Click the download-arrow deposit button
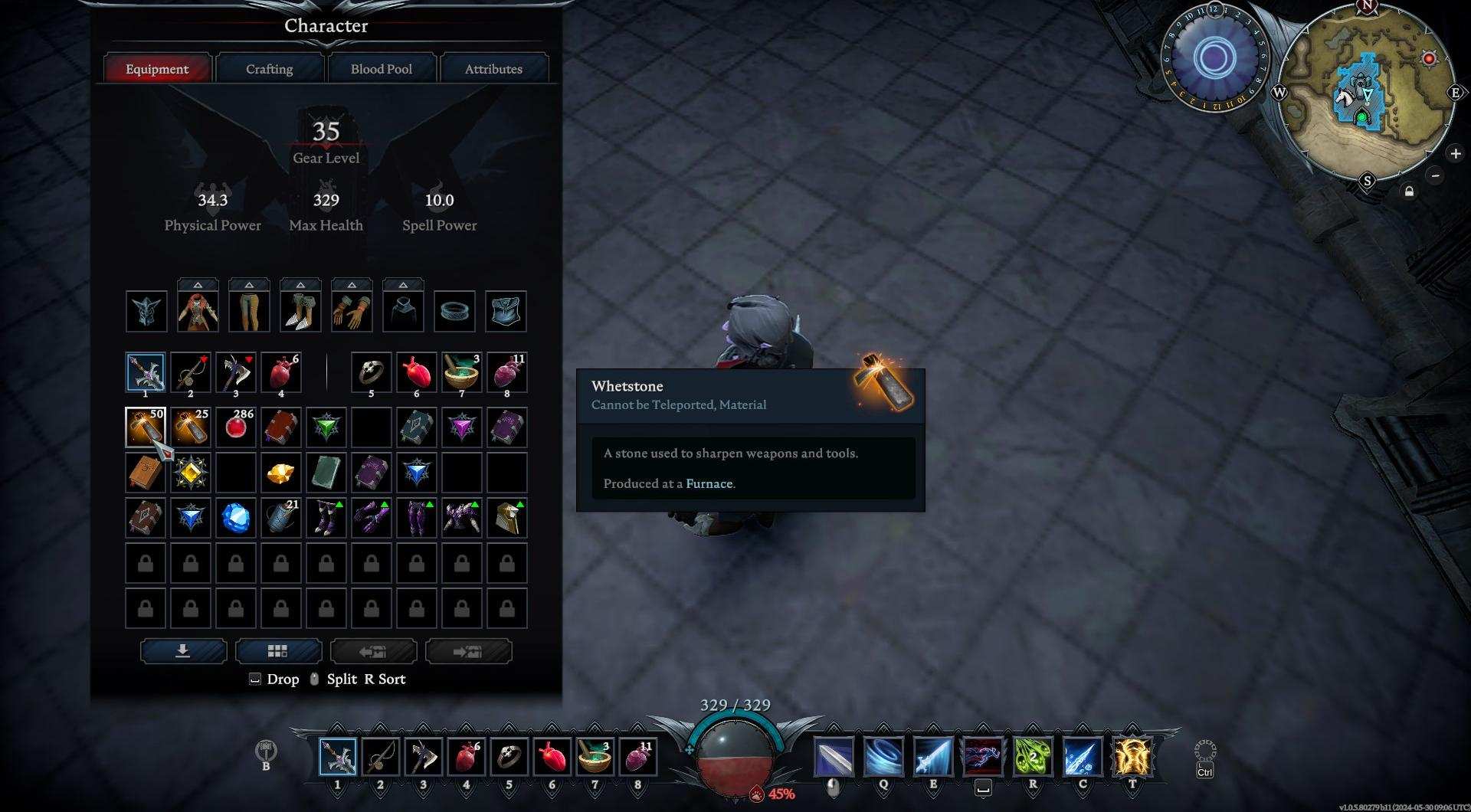This screenshot has height=812, width=1471. point(183,651)
